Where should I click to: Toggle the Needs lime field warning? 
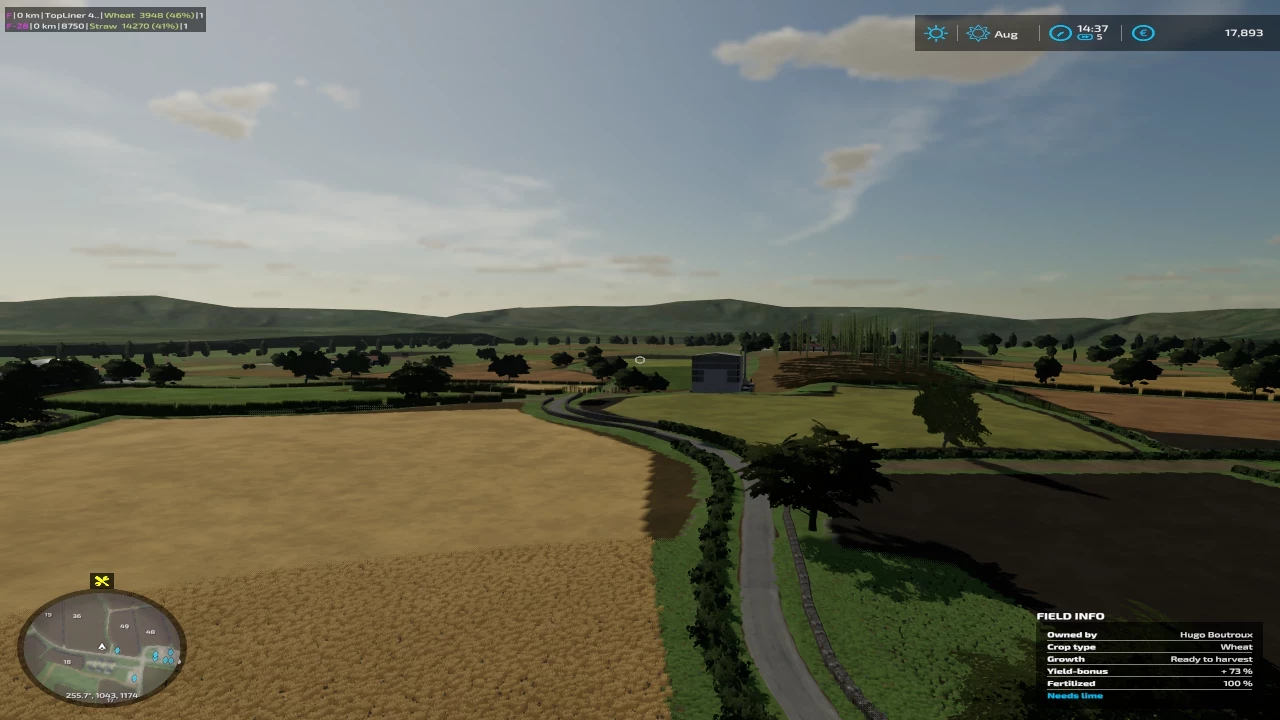click(1075, 695)
